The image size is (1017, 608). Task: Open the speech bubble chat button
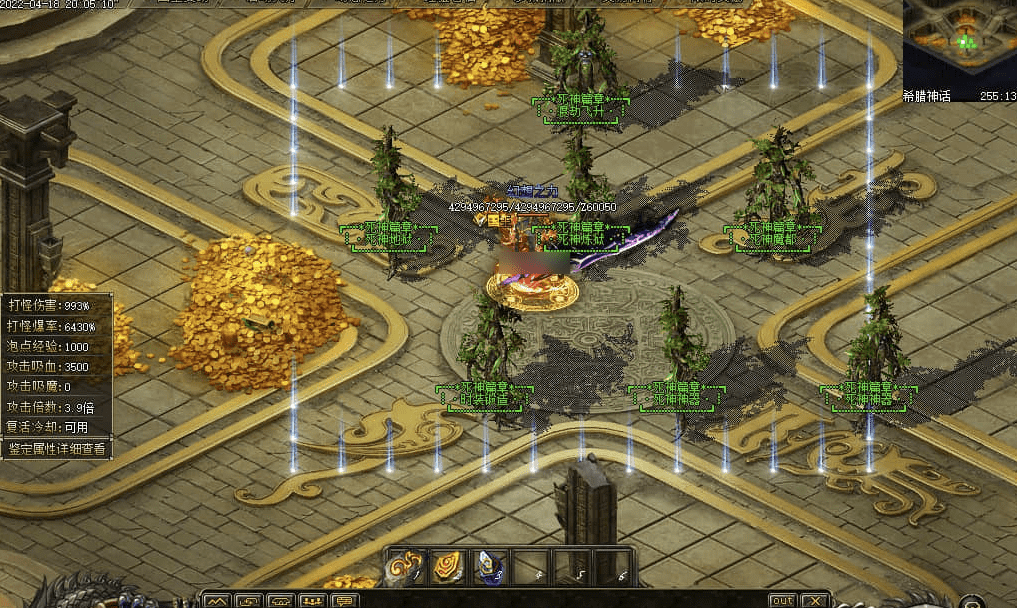pyautogui.click(x=345, y=600)
